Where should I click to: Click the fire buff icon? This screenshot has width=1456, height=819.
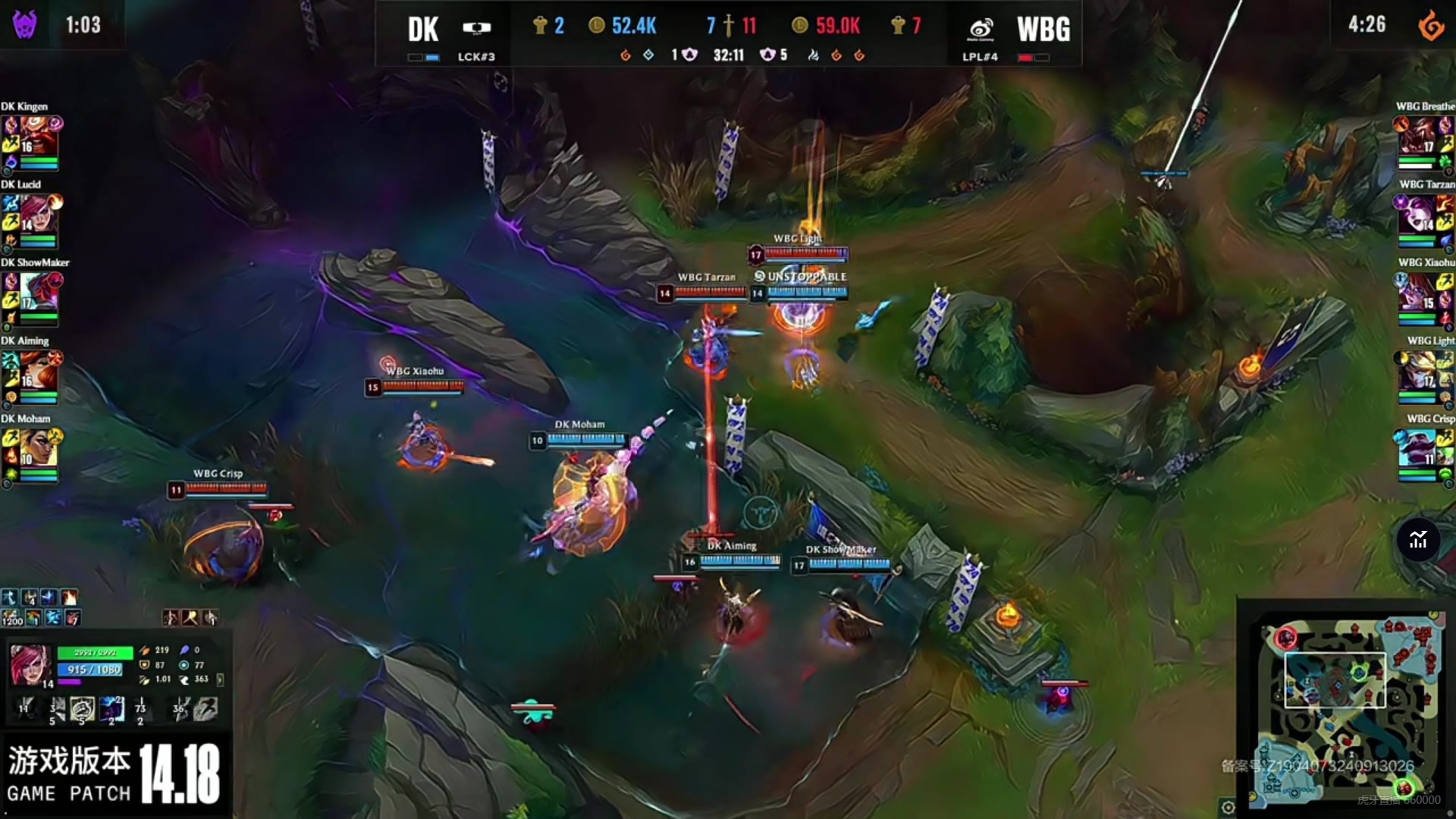tap(69, 598)
